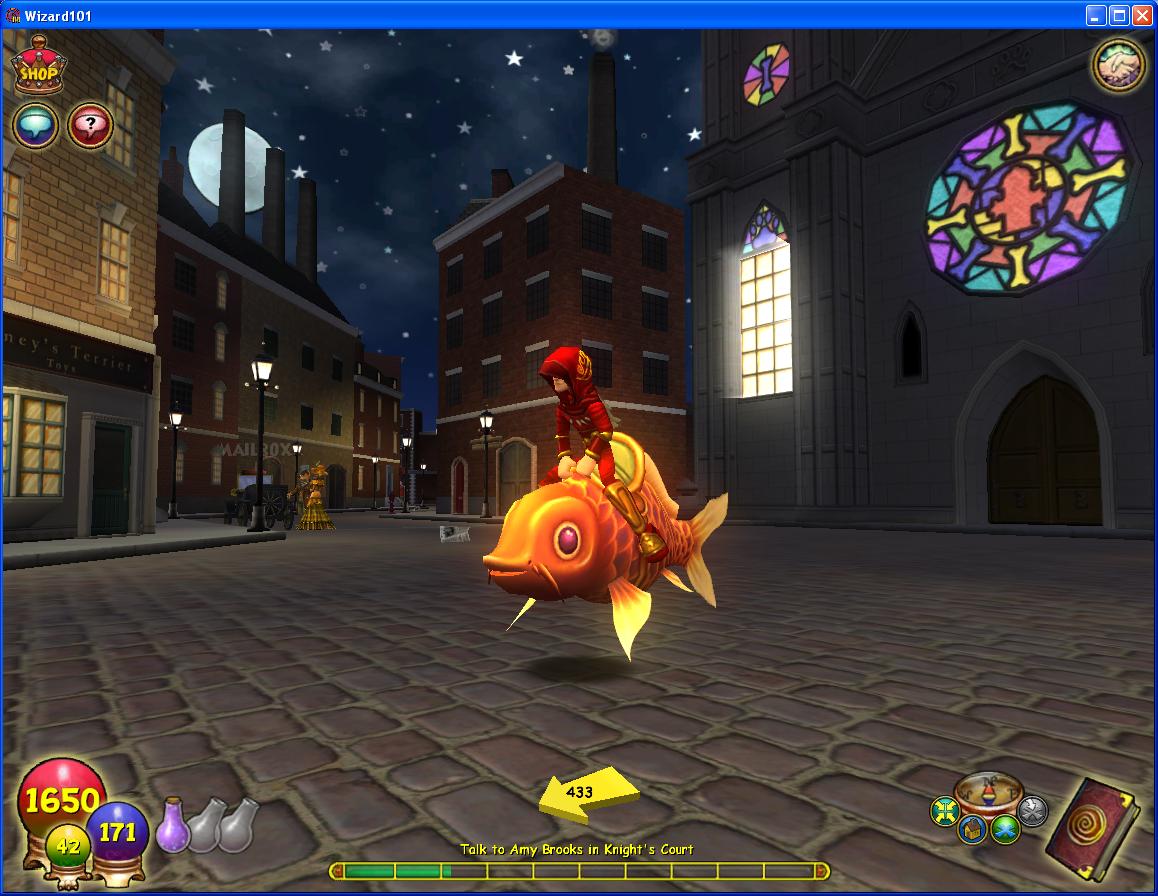The width and height of the screenshot is (1158, 896).
Task: Click the Talk to Amy Brooks quest text
Action: (x=577, y=849)
